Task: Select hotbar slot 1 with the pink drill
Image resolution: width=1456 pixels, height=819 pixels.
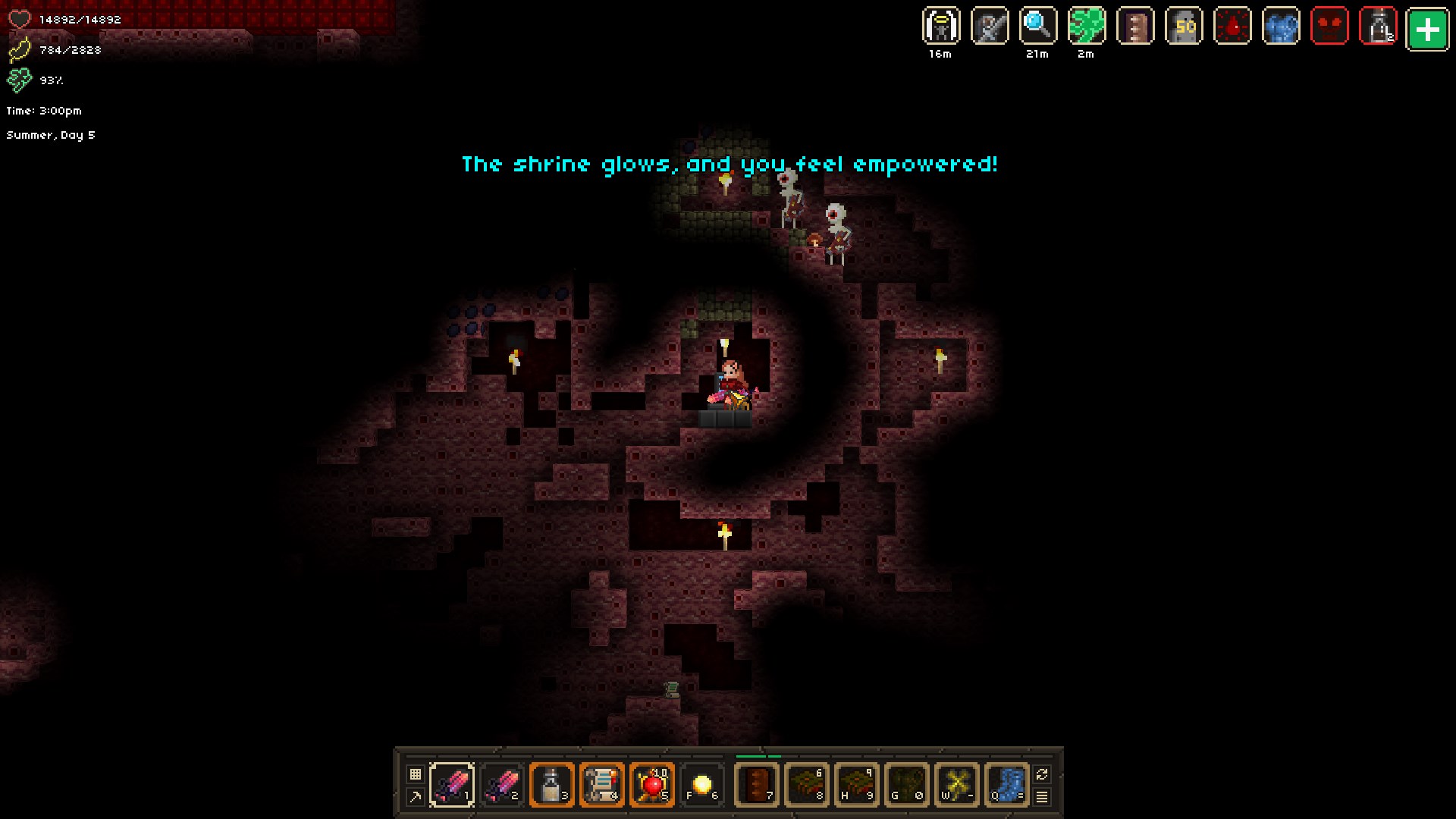Action: [450, 785]
